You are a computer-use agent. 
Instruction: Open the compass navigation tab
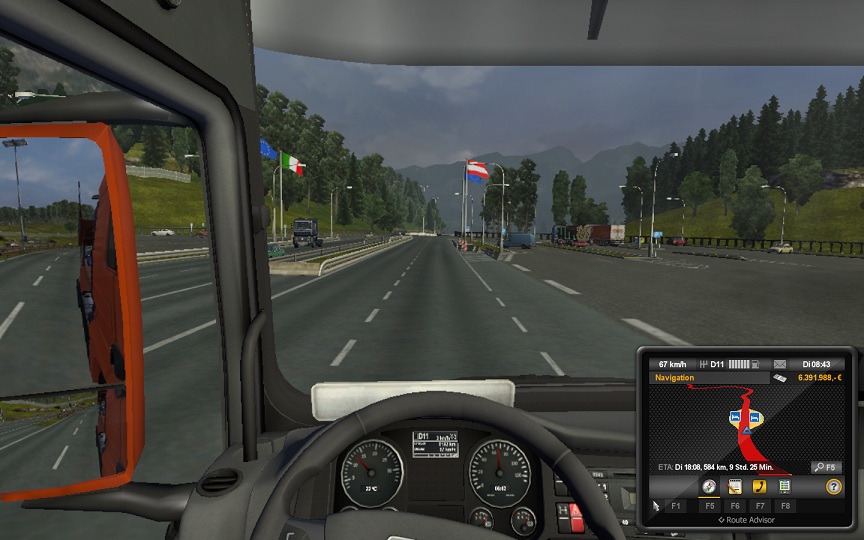coord(709,486)
